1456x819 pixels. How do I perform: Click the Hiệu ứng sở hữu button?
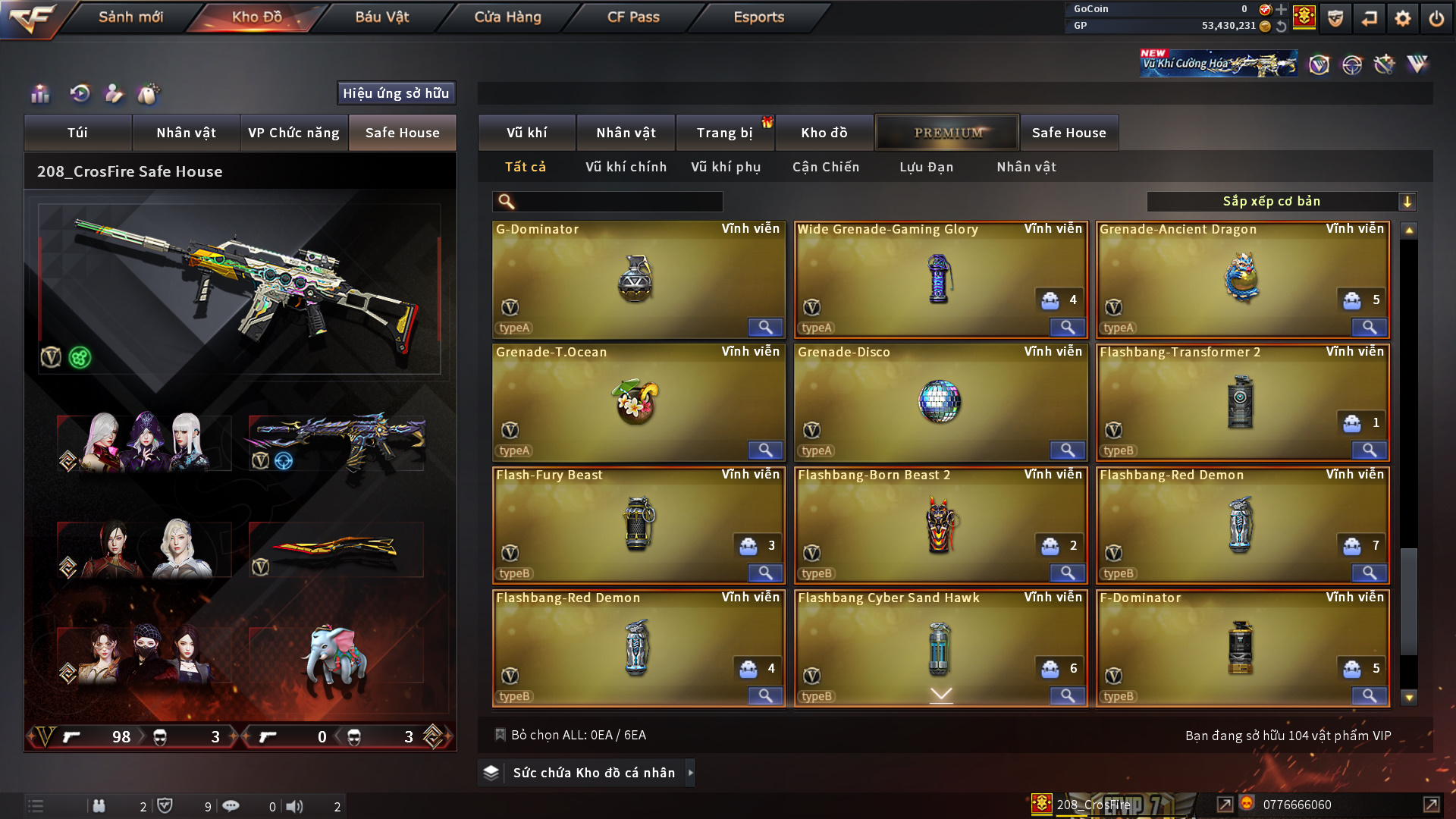396,93
